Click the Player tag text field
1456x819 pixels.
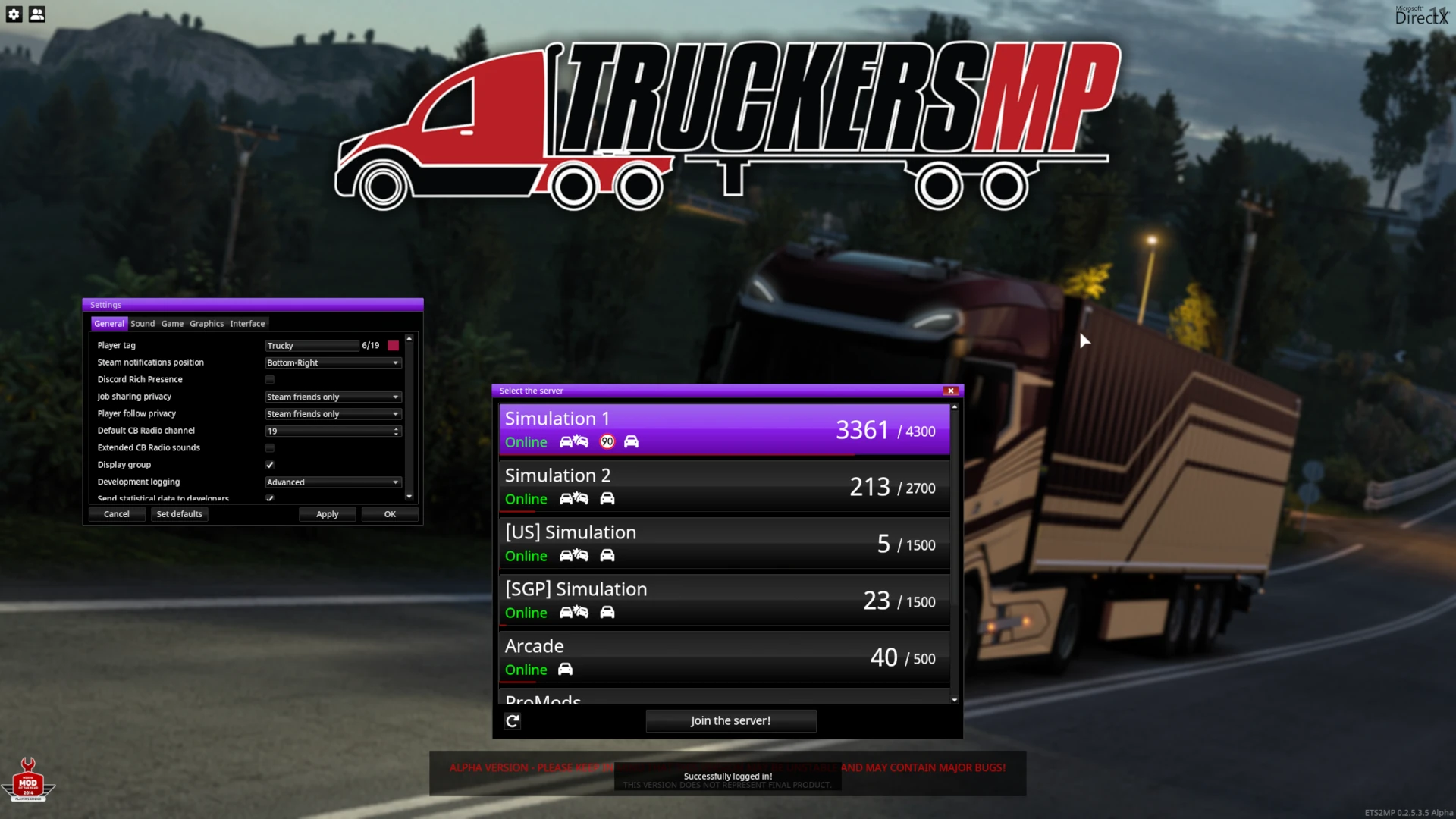coord(312,346)
